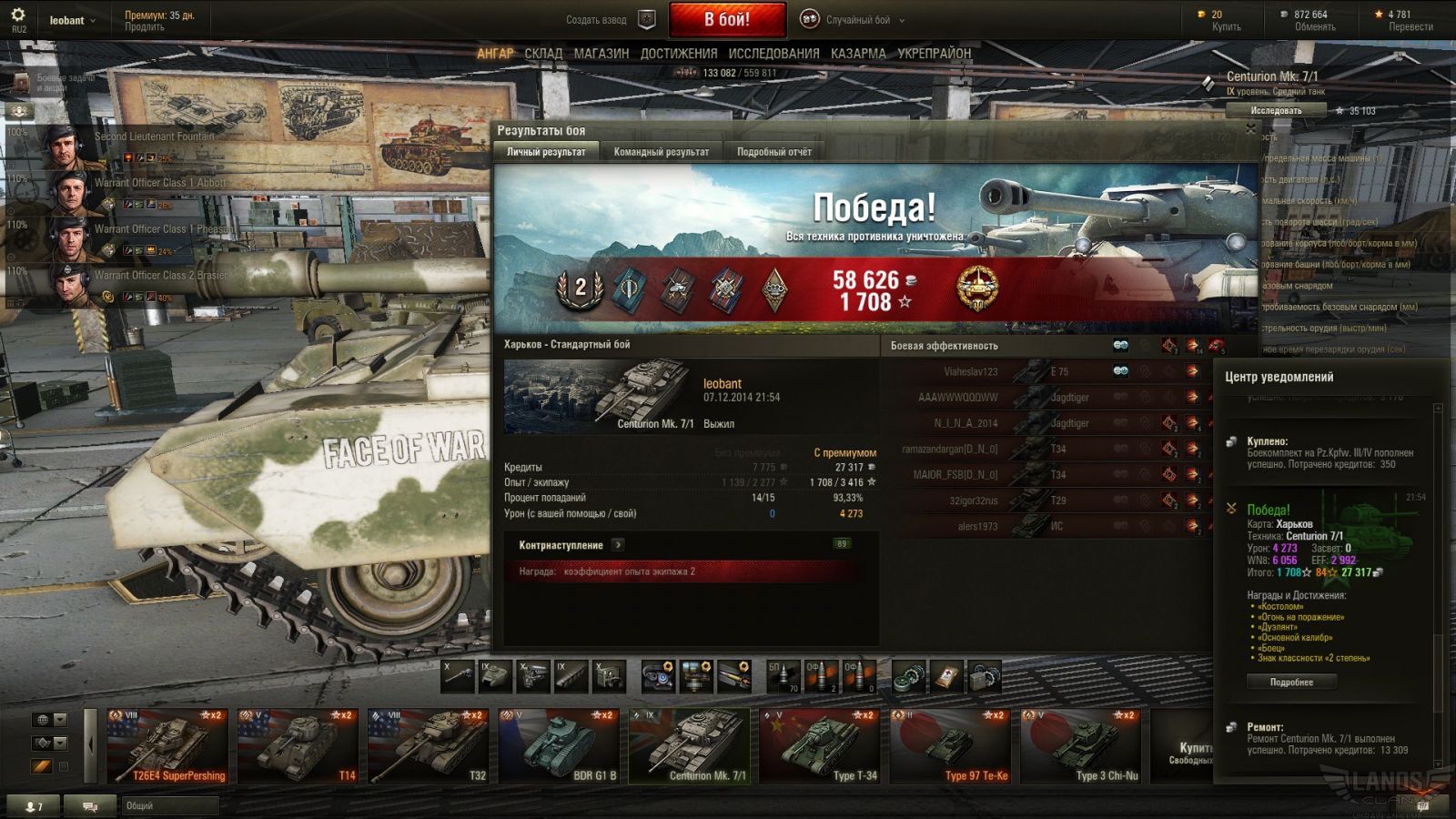Click Подробнее in the notification center
The image size is (1456, 819).
coord(1291,682)
